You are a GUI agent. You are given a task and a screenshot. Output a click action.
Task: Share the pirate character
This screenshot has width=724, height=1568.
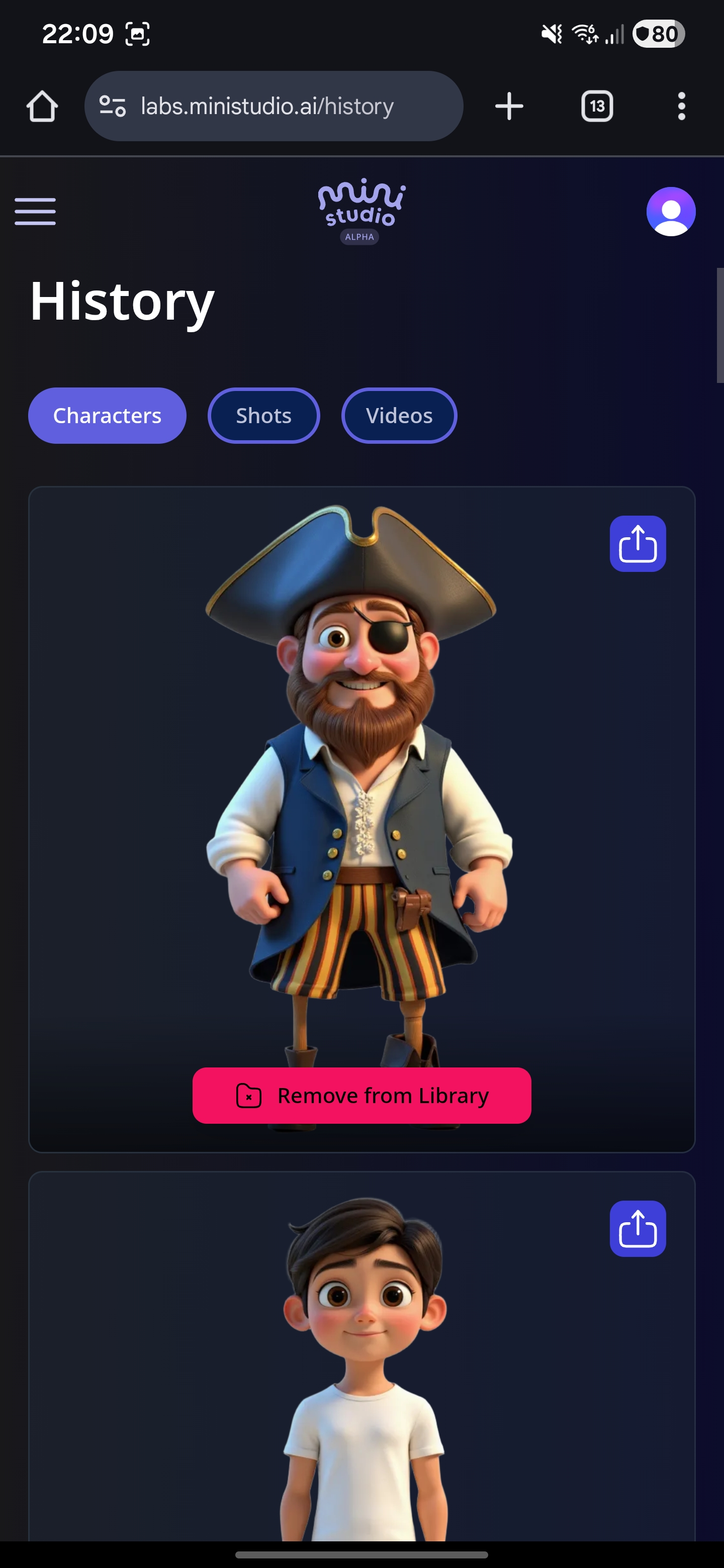coord(637,544)
